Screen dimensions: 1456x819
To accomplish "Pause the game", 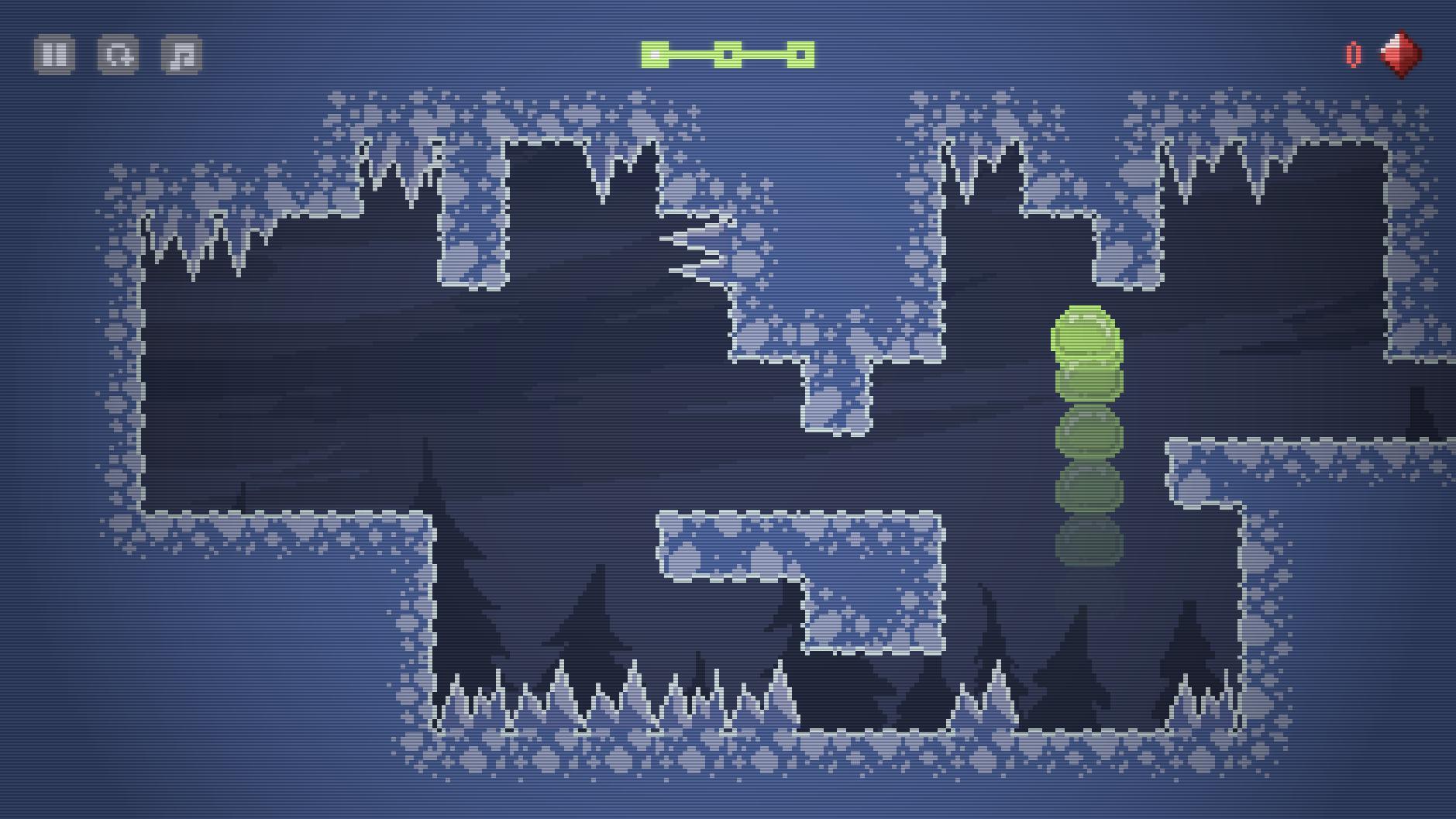I will click(54, 55).
